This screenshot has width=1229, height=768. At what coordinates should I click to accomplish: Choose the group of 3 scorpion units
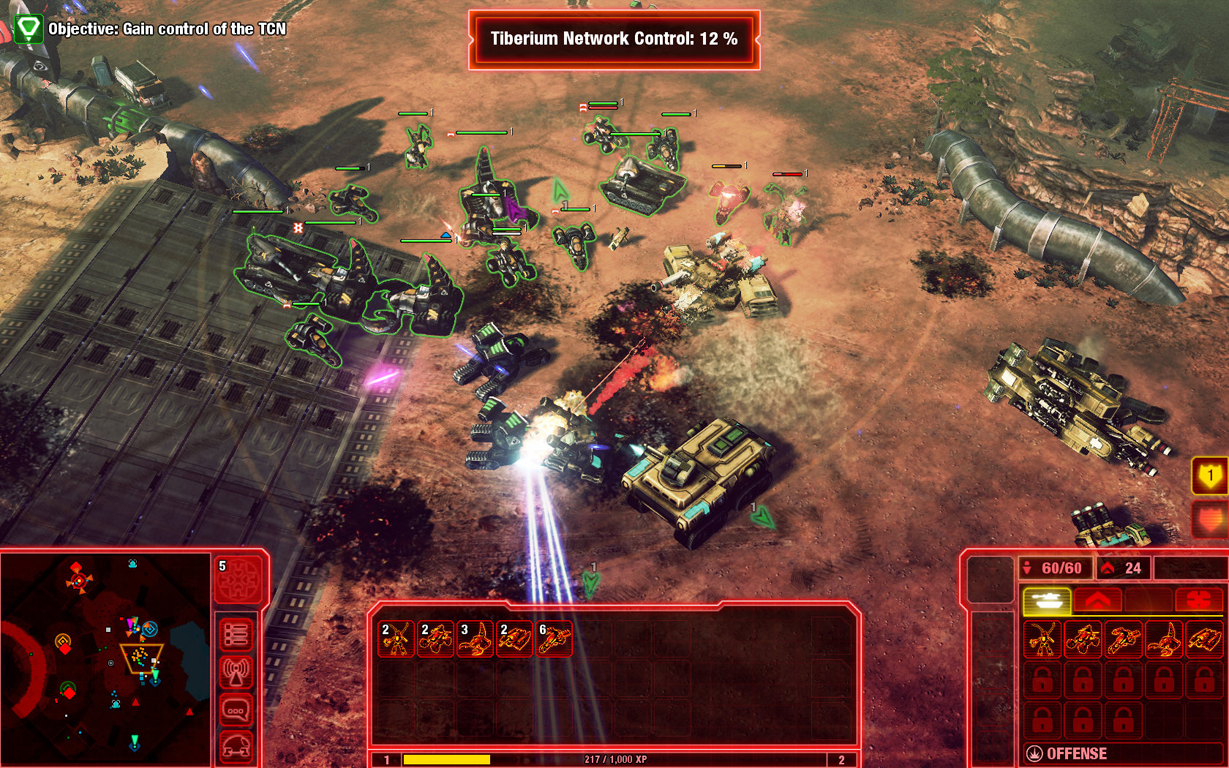(474, 639)
